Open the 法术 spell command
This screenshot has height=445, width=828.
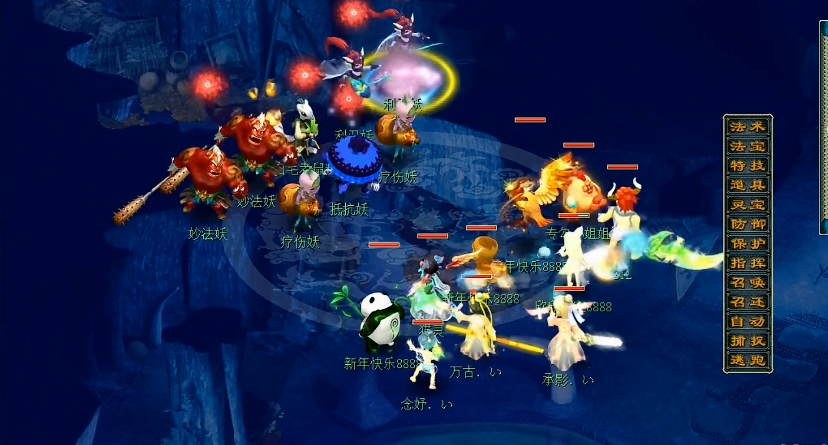click(748, 127)
